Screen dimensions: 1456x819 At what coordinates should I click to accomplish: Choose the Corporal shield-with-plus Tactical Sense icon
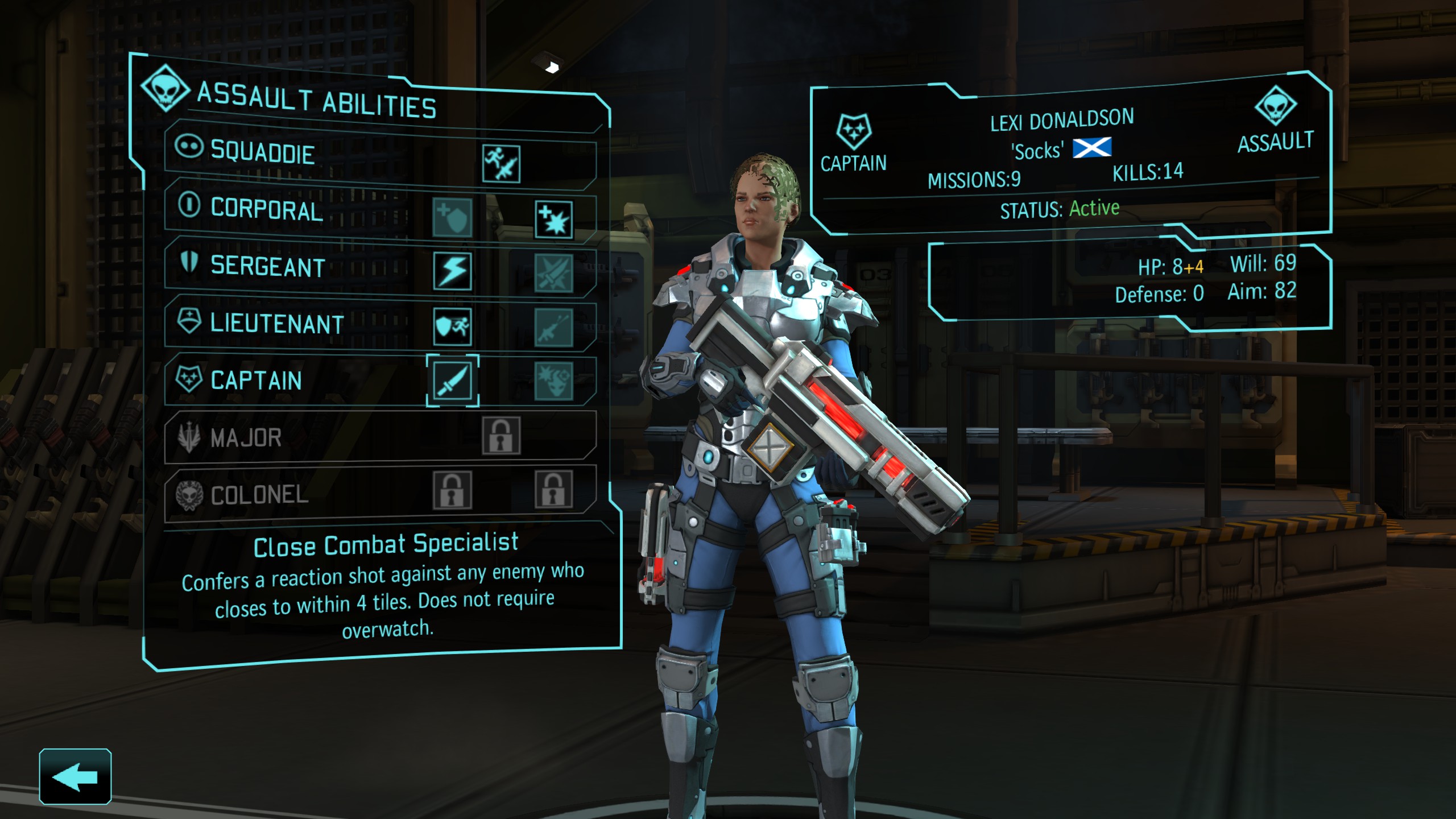(452, 217)
